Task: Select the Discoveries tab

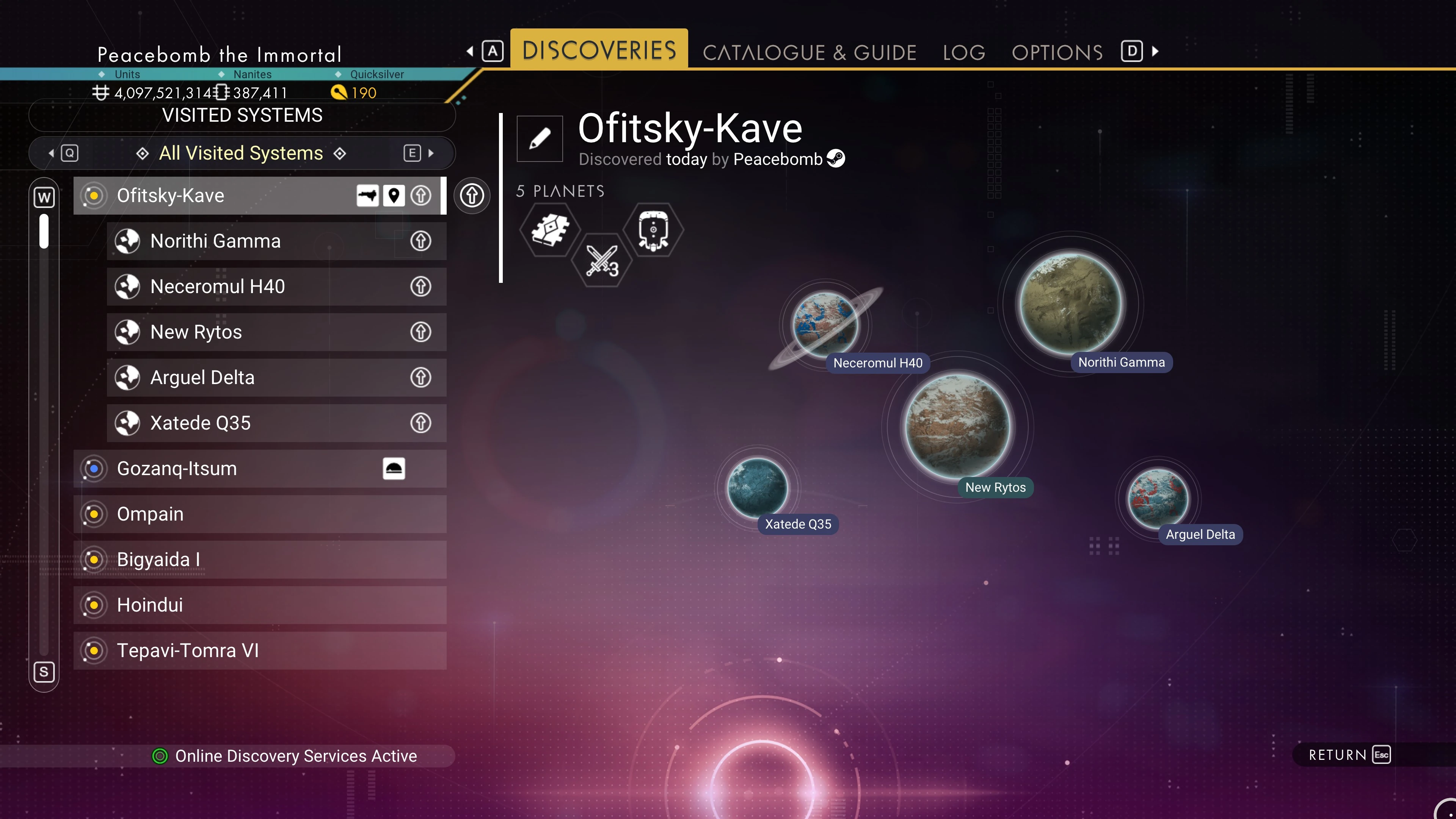Action: click(599, 50)
